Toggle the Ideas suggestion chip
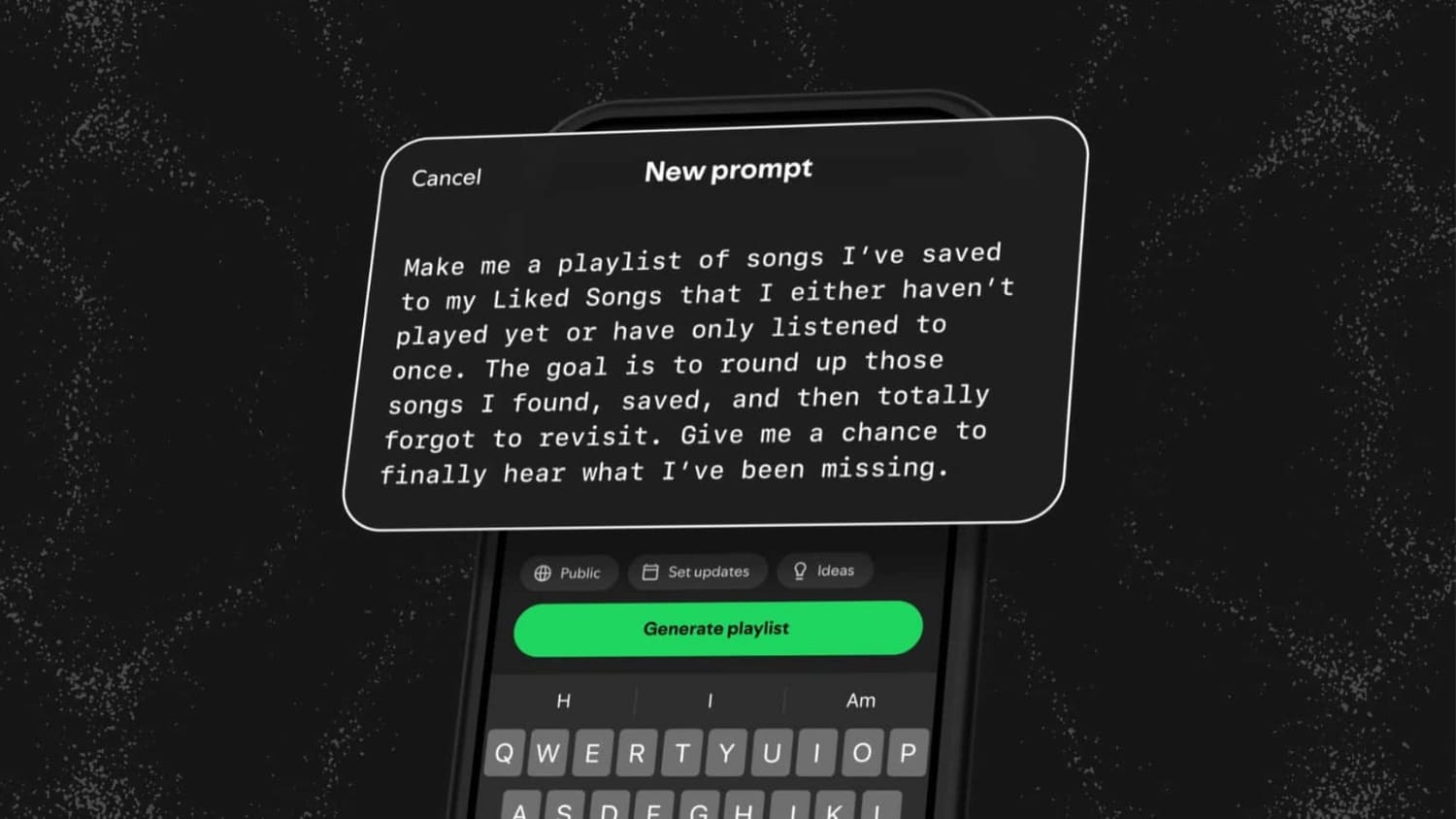1456x819 pixels. 825,570
